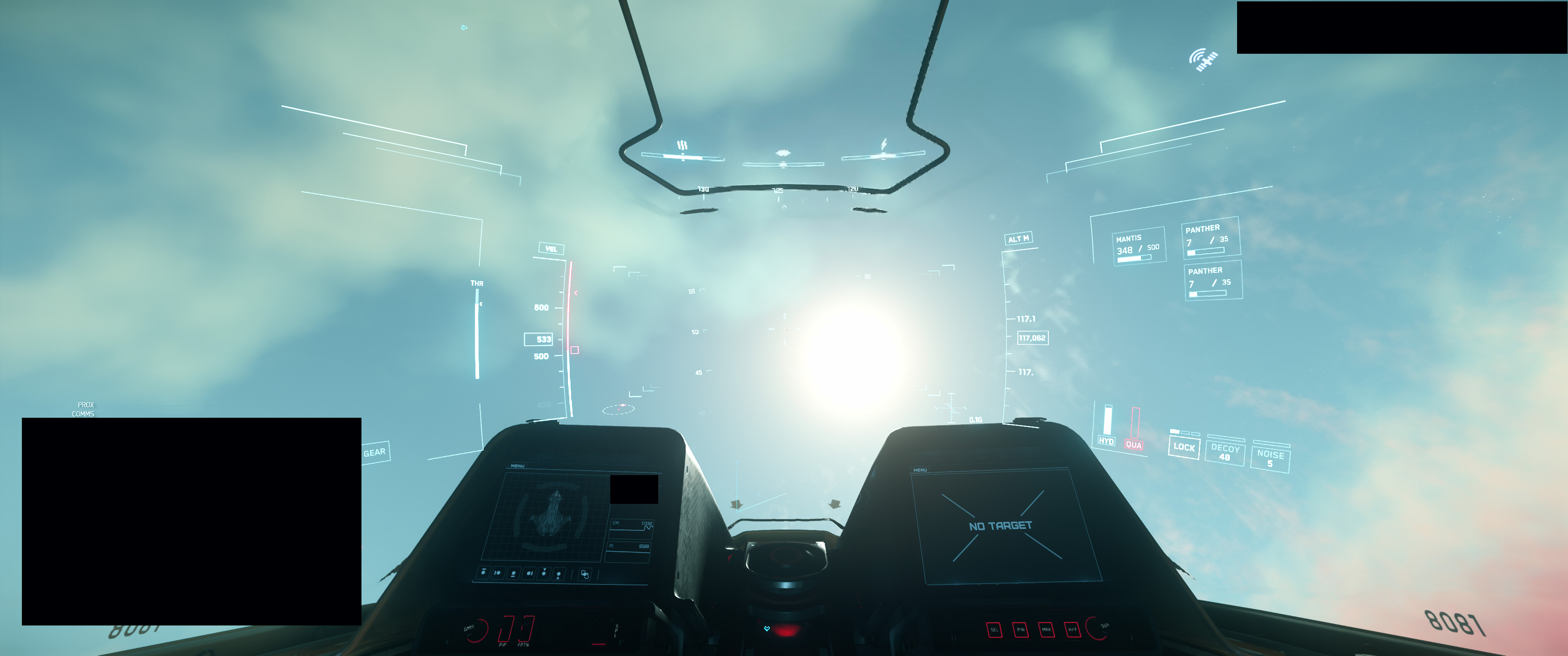Viewport: 1568px width, 656px height.
Task: Toggle the H/F button on the right console
Action: tap(1073, 630)
